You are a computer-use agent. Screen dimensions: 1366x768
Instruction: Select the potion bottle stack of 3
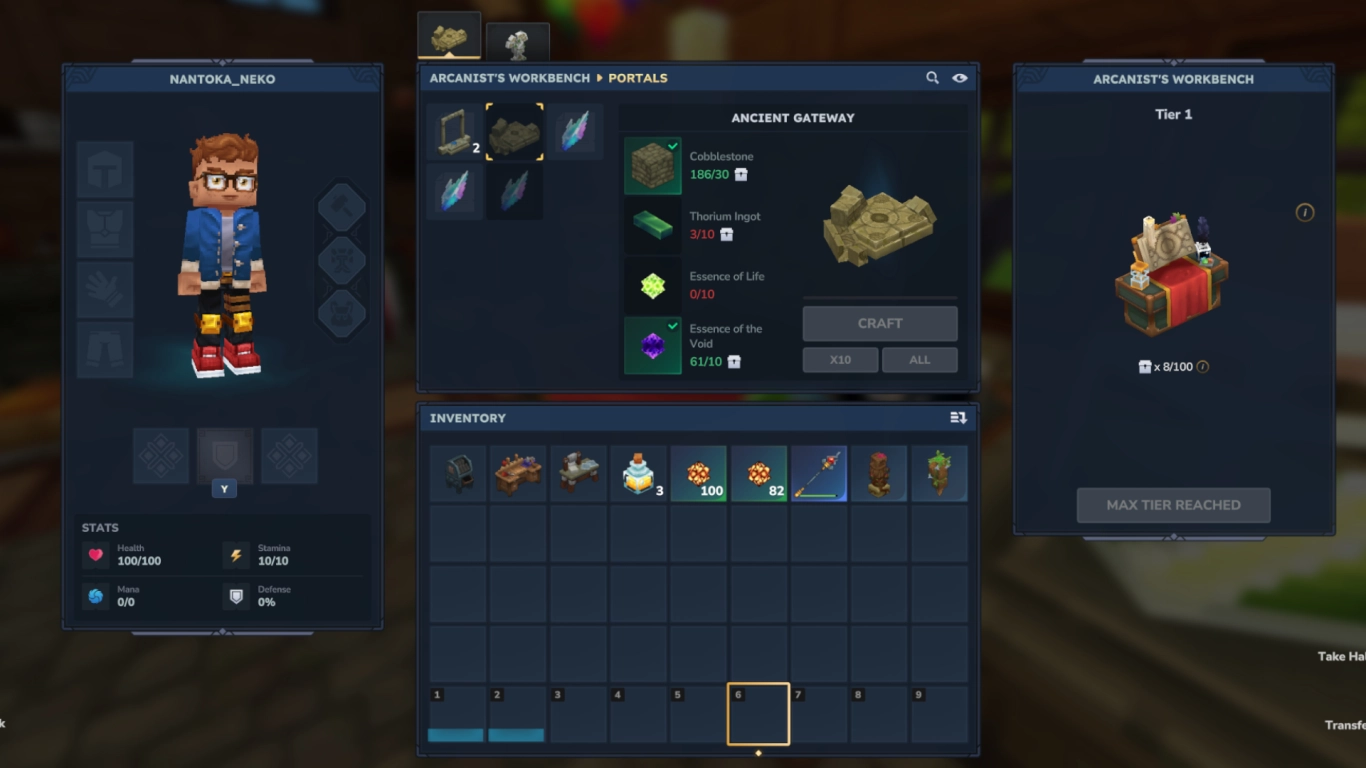point(639,472)
